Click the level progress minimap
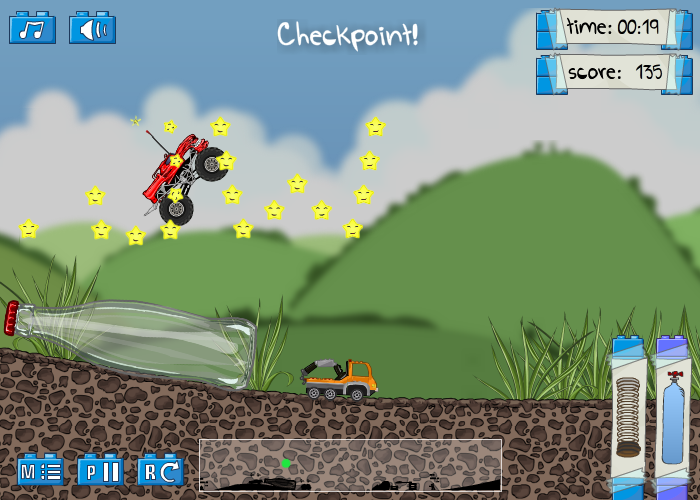Screen dimensions: 700x500 [x=350, y=465]
